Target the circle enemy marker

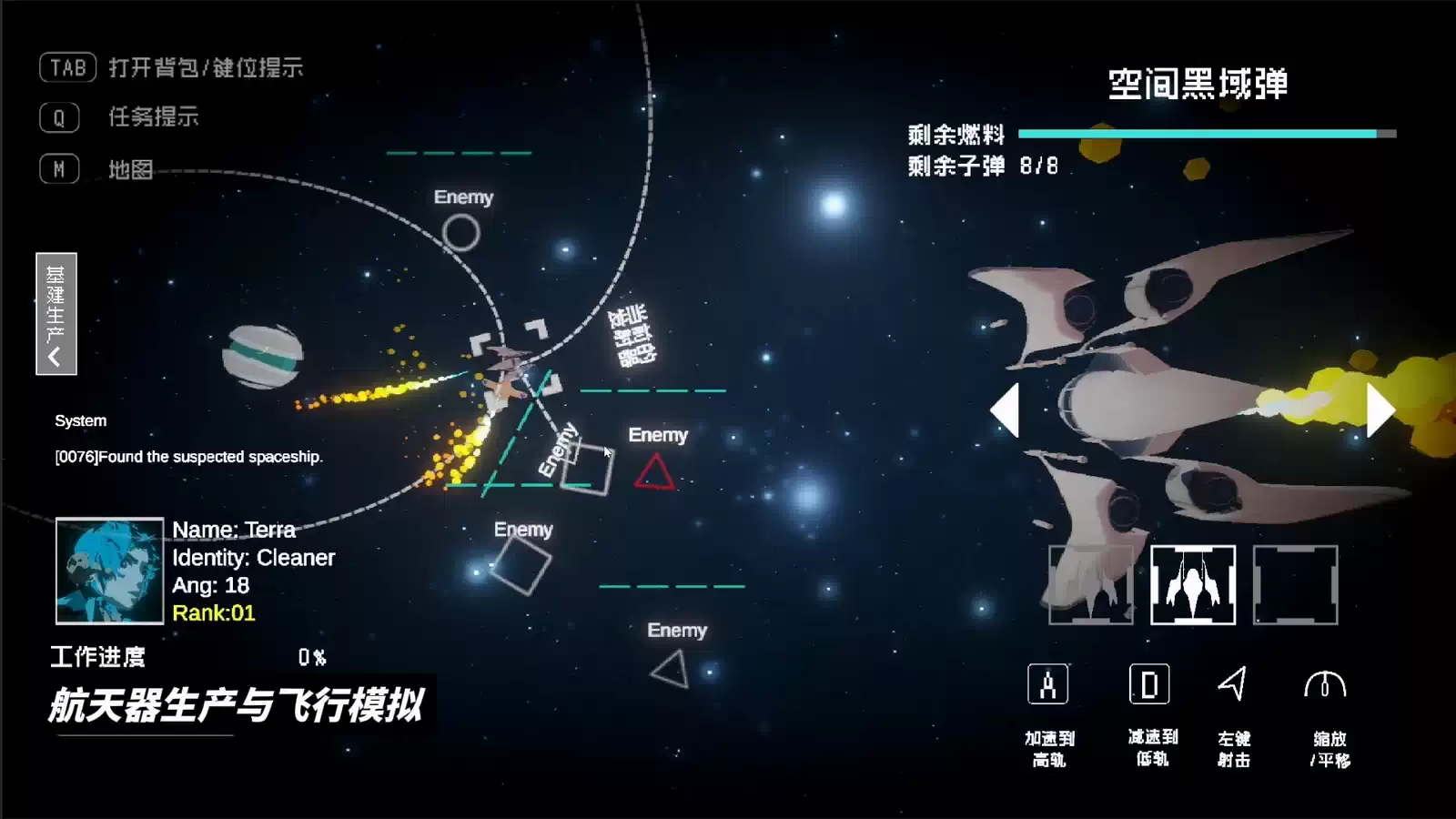tap(461, 233)
